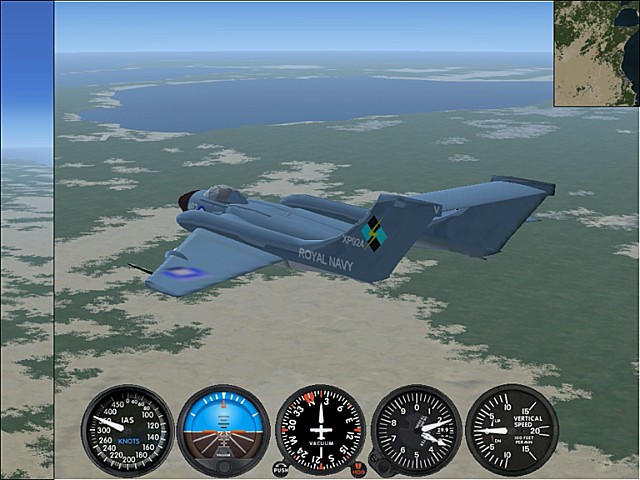The width and height of the screenshot is (640, 480).
Task: Adjust the red HDG heading bug knob
Action: [359, 469]
